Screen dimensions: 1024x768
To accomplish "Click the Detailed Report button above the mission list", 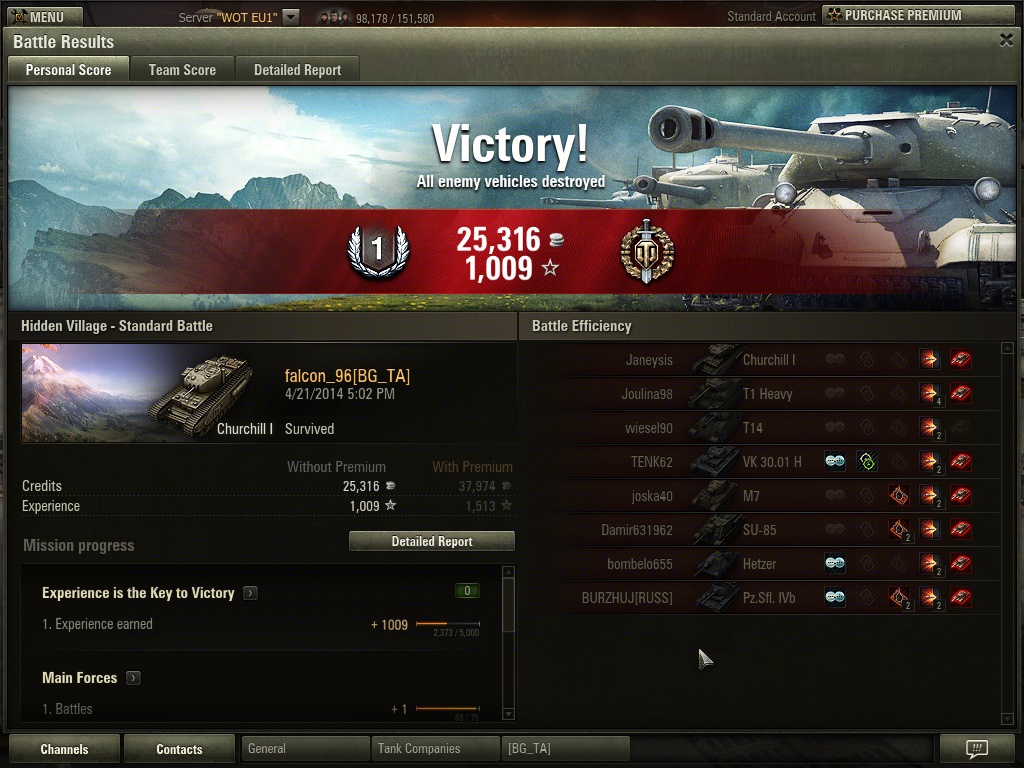I will point(431,541).
